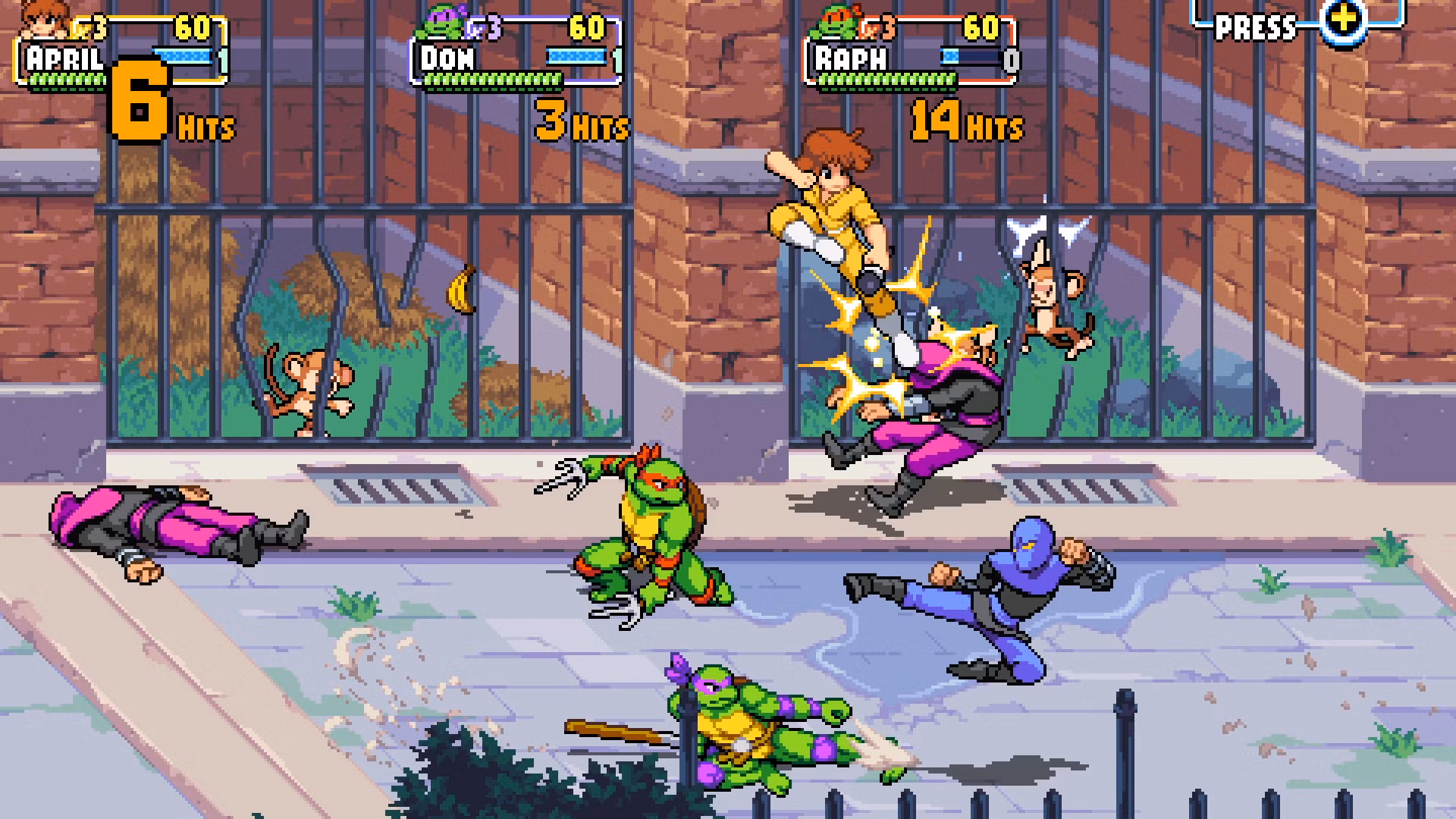
Task: Select Raphael's red-masked portrait icon
Action: tap(837, 23)
